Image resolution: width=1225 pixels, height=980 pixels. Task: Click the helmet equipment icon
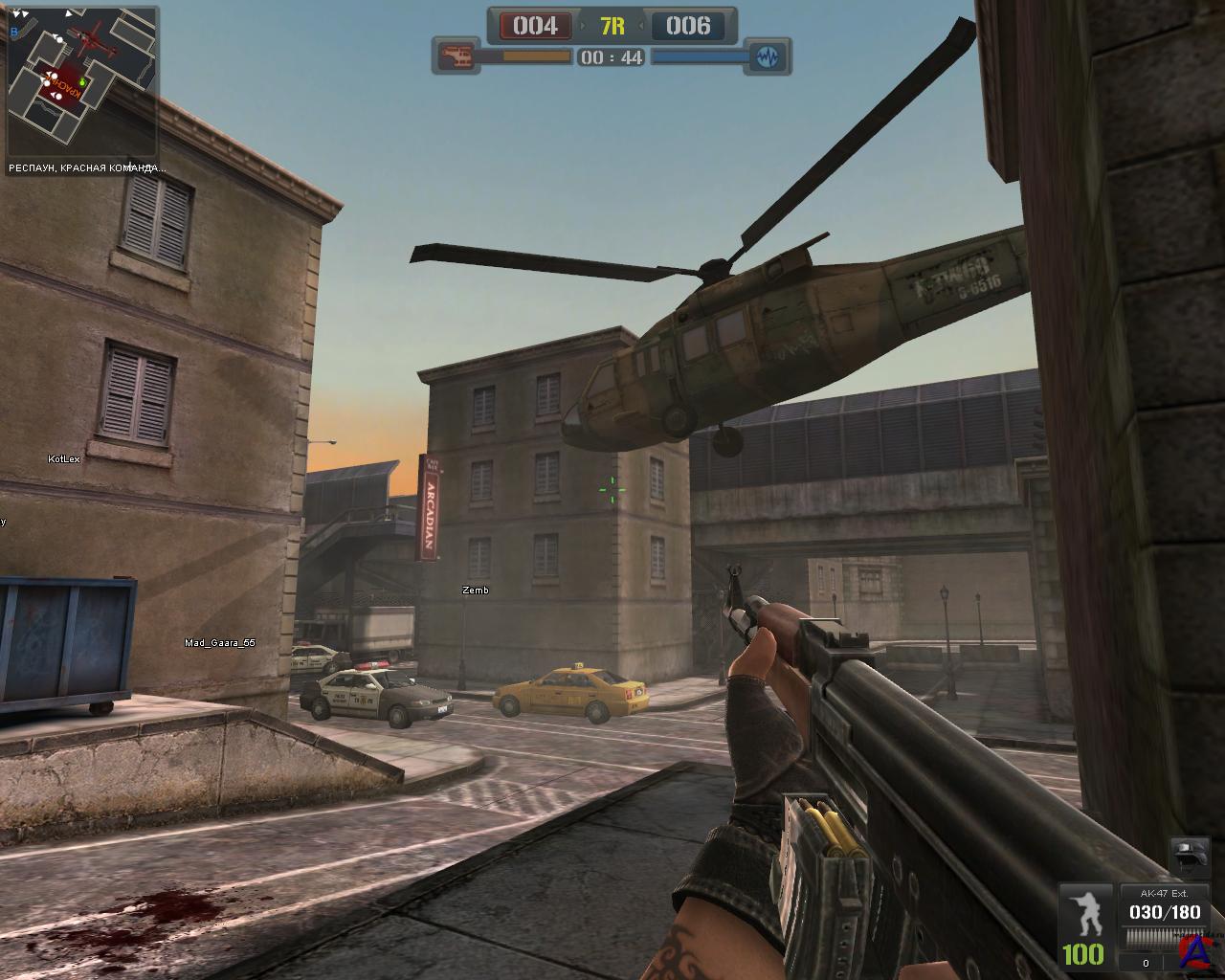click(1190, 857)
